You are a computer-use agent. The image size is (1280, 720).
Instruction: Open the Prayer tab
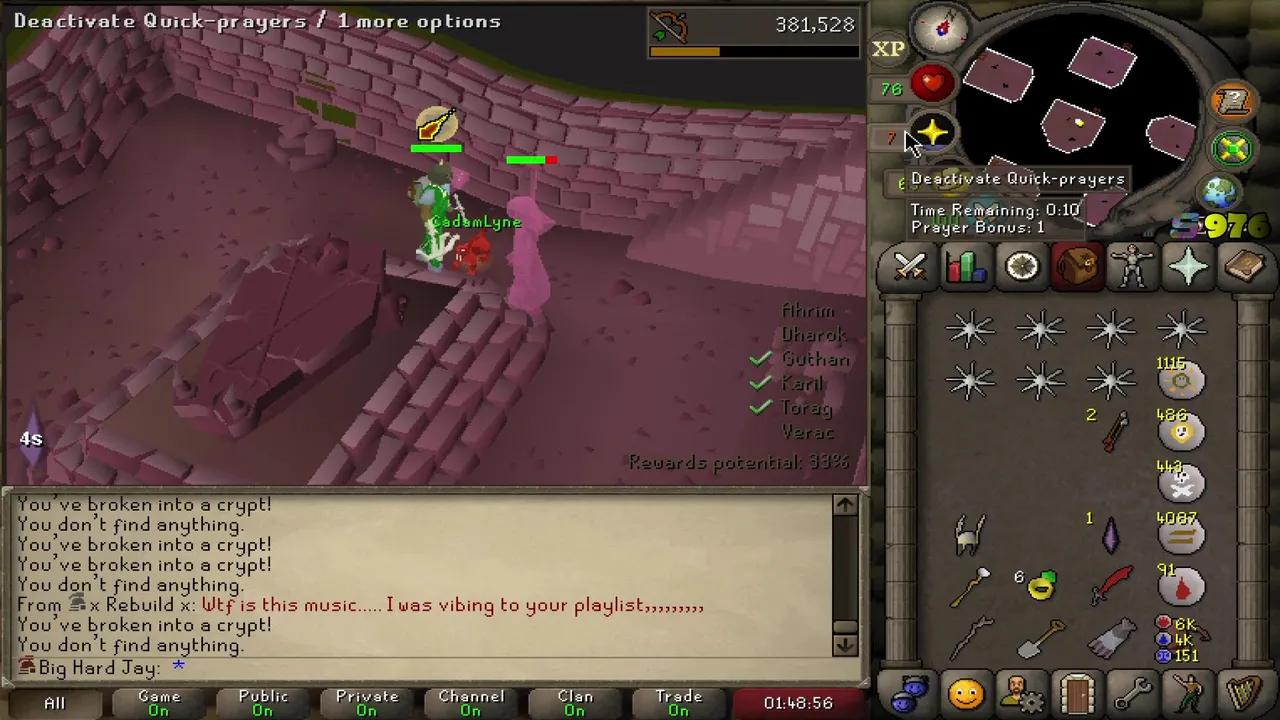coord(1188,265)
